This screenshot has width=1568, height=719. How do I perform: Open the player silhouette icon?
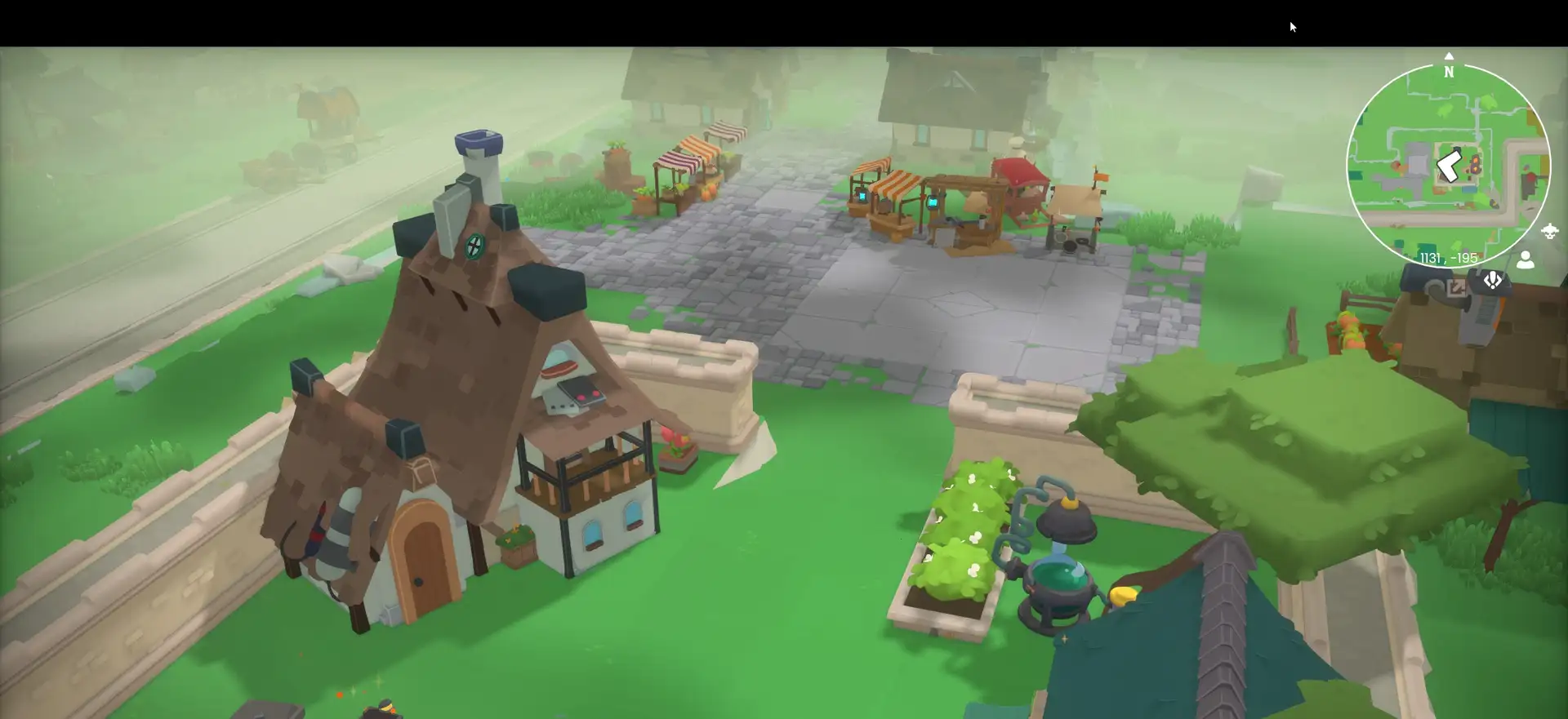pyautogui.click(x=1525, y=260)
